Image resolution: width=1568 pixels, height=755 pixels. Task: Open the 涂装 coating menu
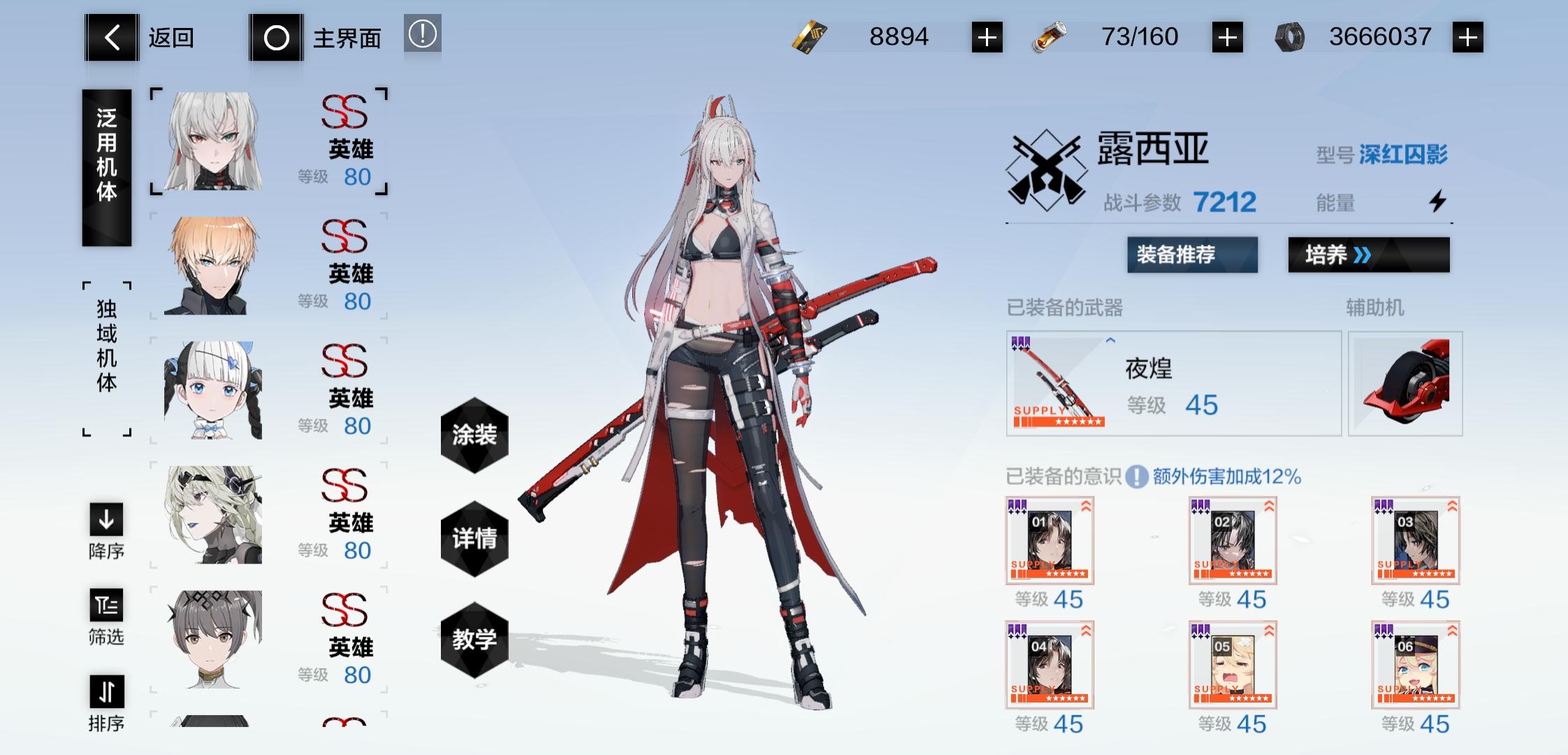(x=474, y=436)
